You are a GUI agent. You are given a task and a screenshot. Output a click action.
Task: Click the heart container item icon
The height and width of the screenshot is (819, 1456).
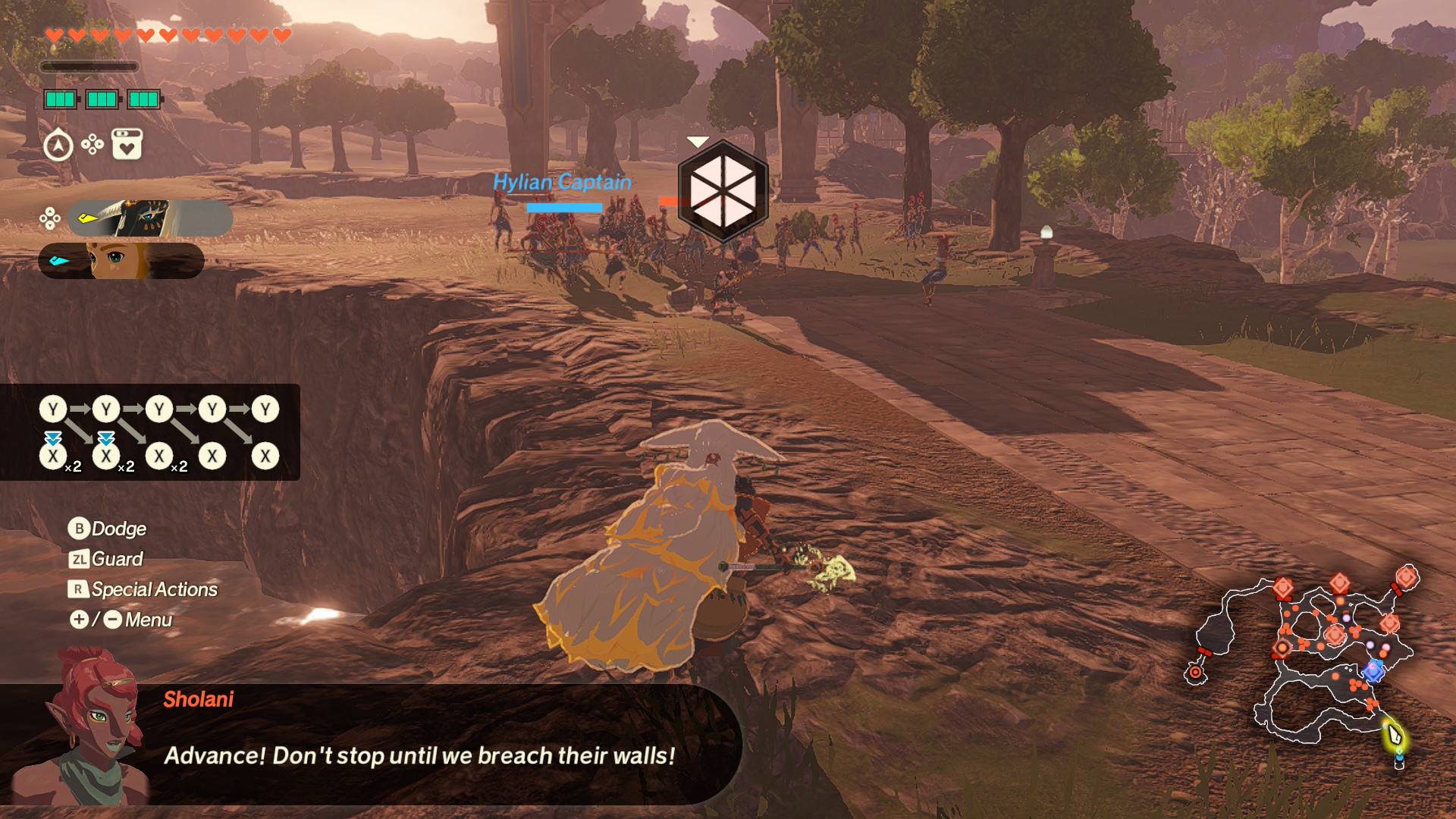(x=127, y=144)
